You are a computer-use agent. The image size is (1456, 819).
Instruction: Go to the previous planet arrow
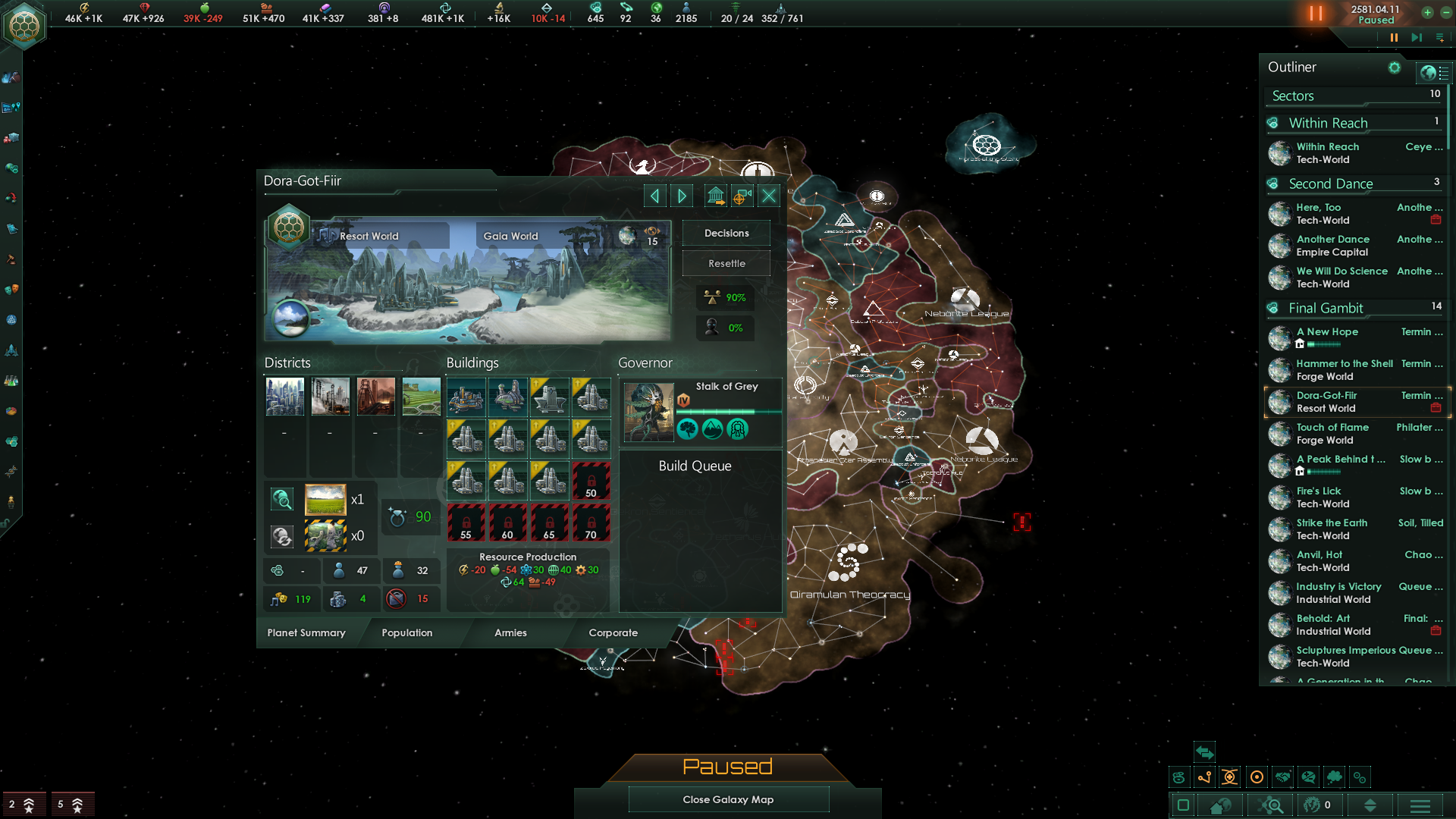point(654,196)
